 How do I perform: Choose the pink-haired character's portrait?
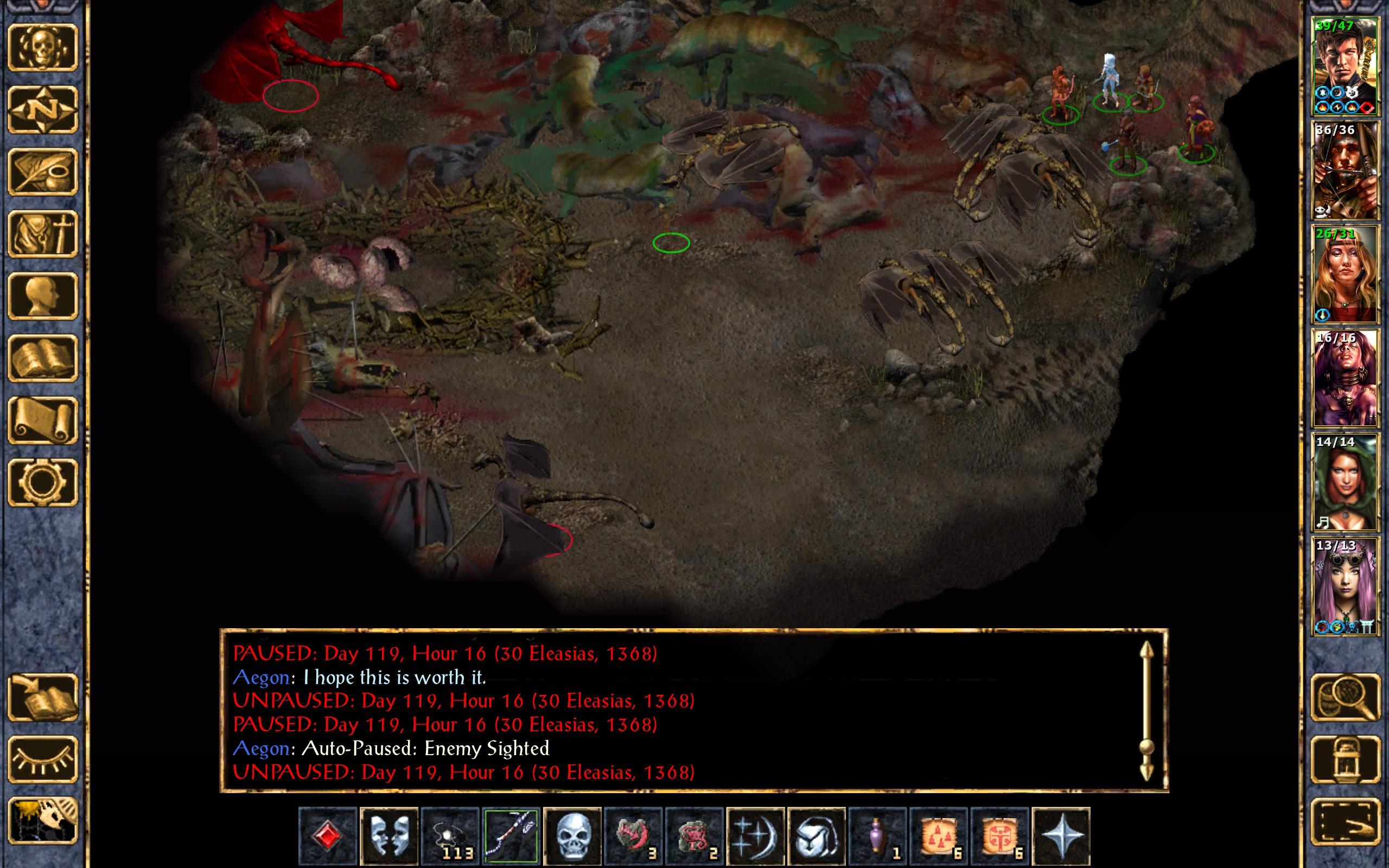pos(1345,586)
